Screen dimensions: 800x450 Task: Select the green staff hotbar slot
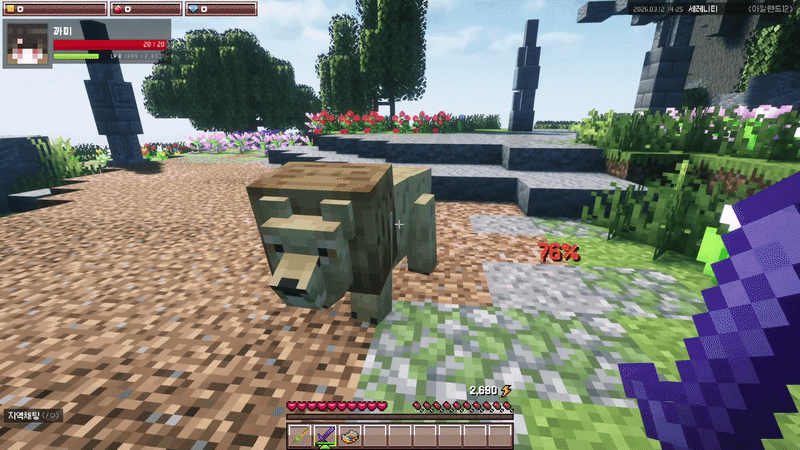click(301, 435)
